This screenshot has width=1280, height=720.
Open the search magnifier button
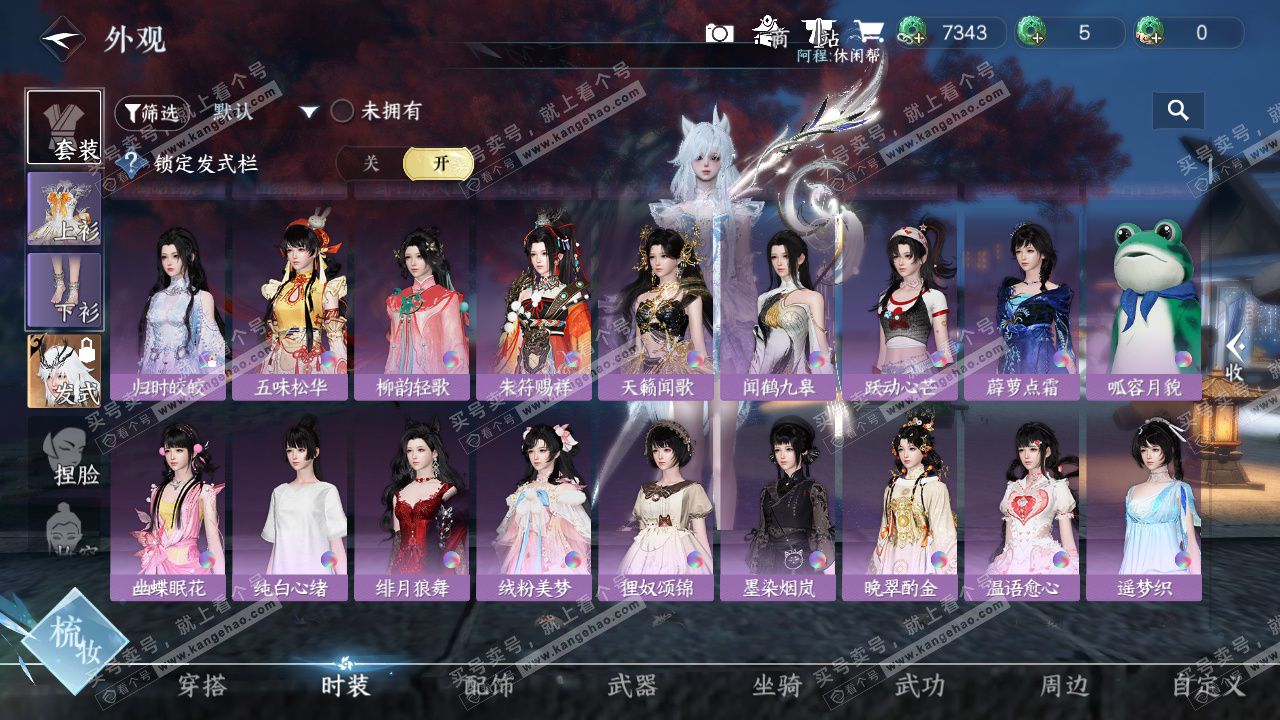click(x=1178, y=111)
